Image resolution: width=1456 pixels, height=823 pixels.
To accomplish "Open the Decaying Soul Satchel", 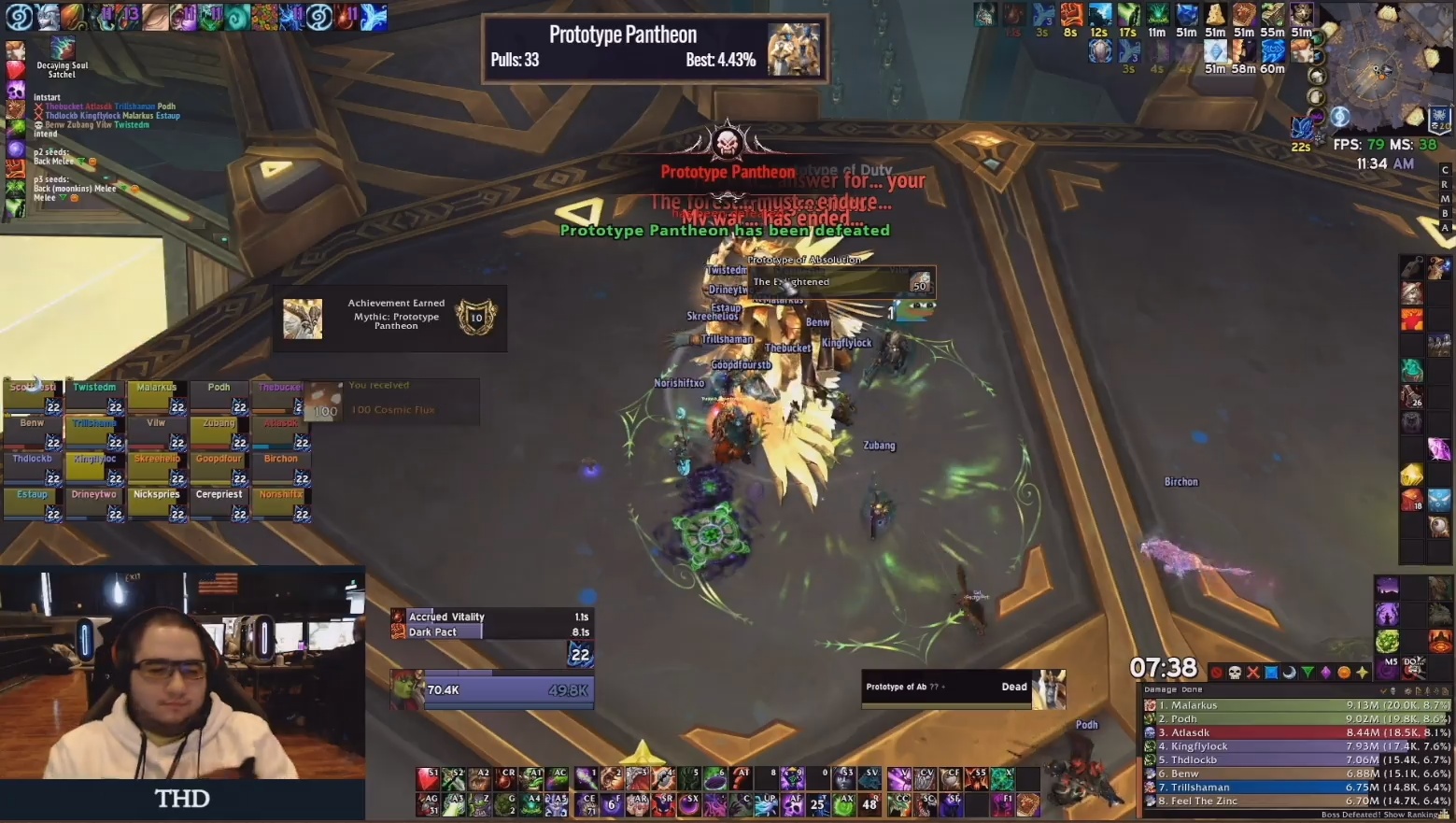I will pos(62,47).
